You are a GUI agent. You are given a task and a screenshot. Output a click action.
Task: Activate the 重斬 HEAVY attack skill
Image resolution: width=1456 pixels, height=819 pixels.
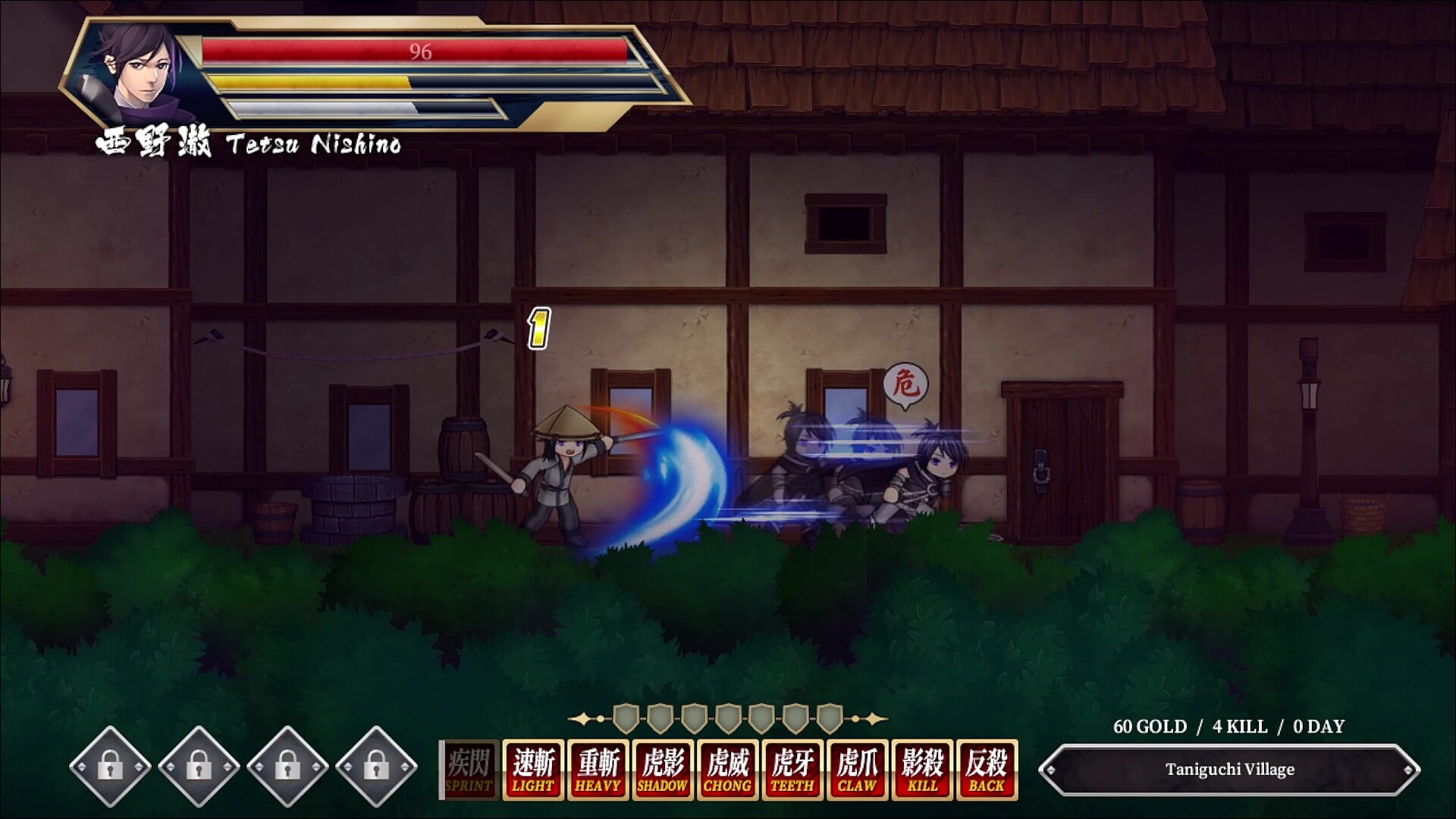pyautogui.click(x=597, y=771)
